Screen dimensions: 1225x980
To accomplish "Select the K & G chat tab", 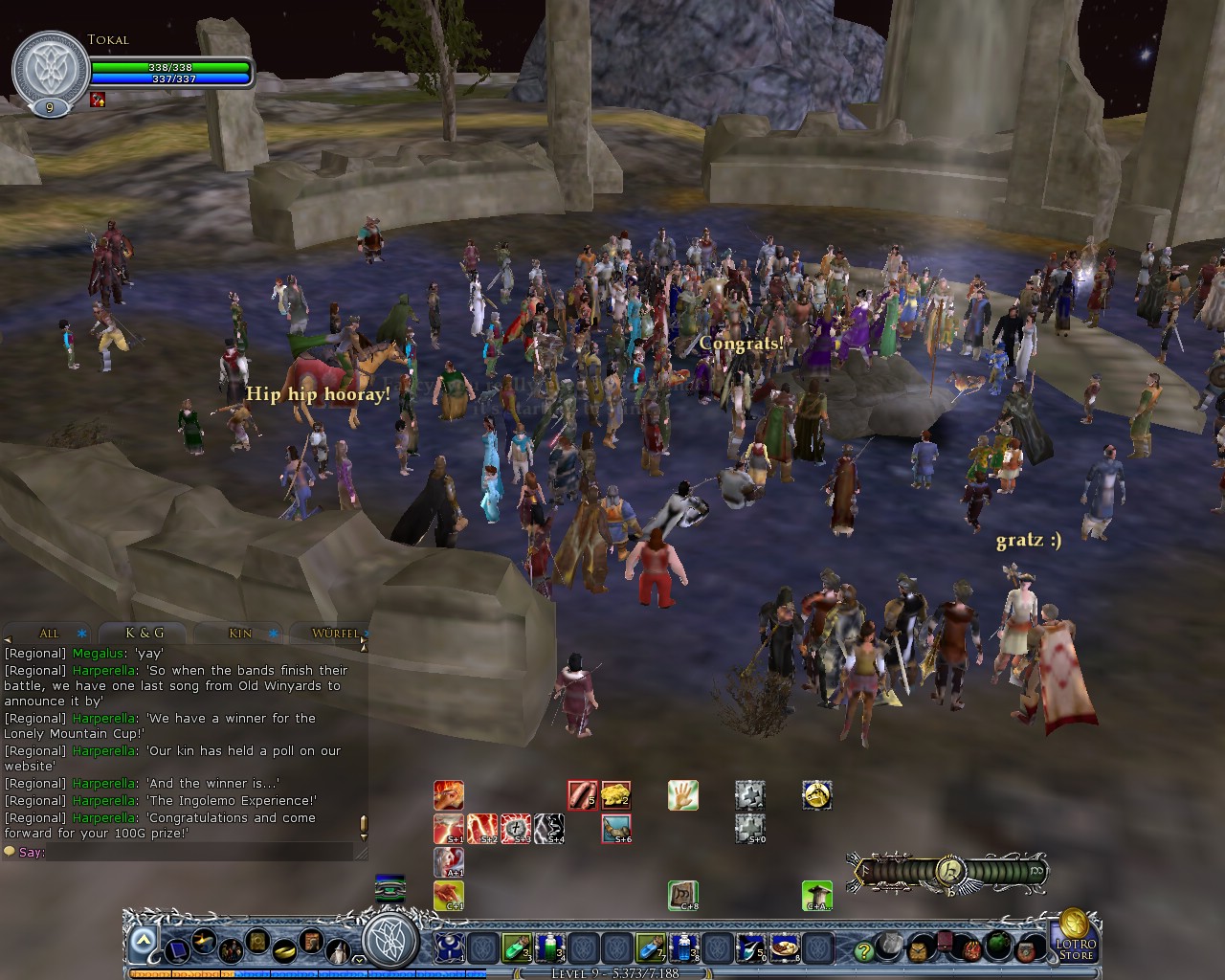I will point(145,634).
